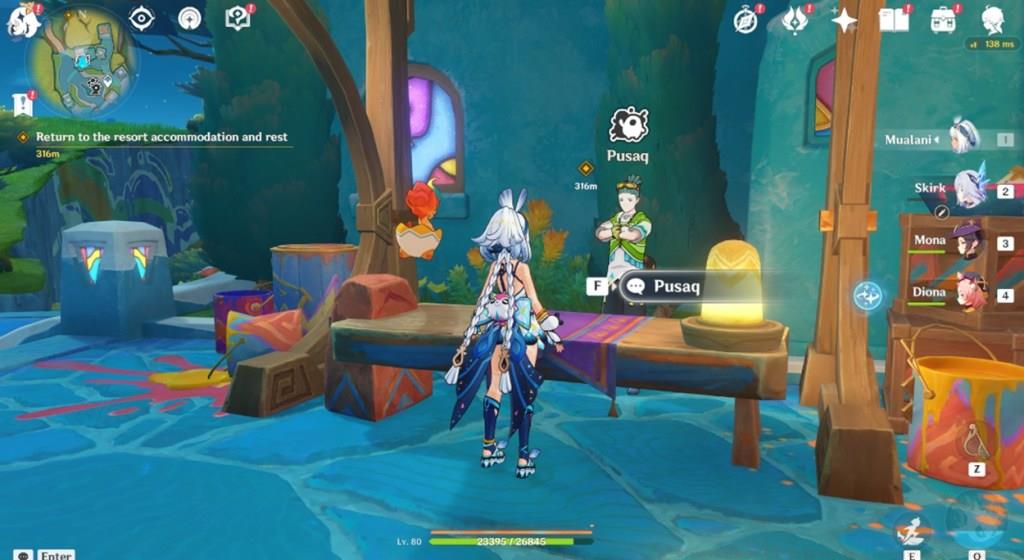The image size is (1024, 560).
Task: Open the four-pointed star wish icon
Action: pyautogui.click(x=844, y=20)
